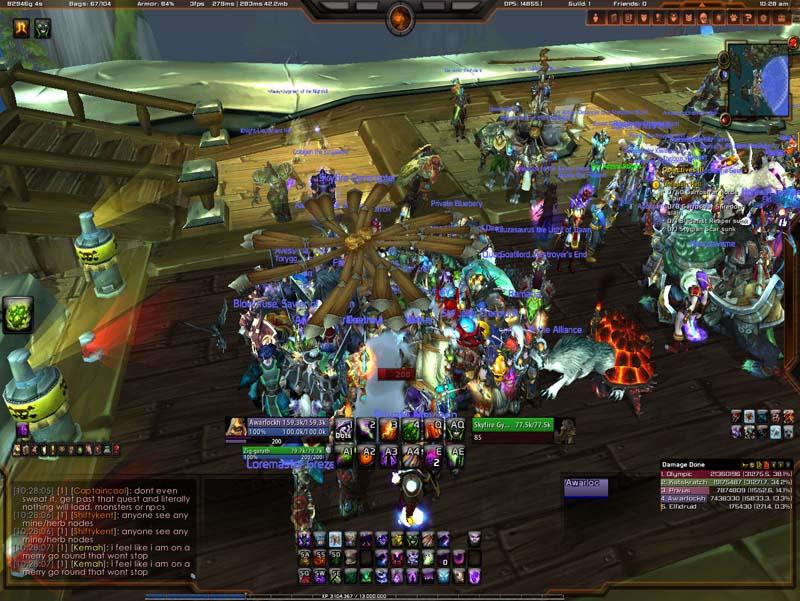This screenshot has height=601, width=800.
Task: Click the green extra action button on the left
Action: 18,315
